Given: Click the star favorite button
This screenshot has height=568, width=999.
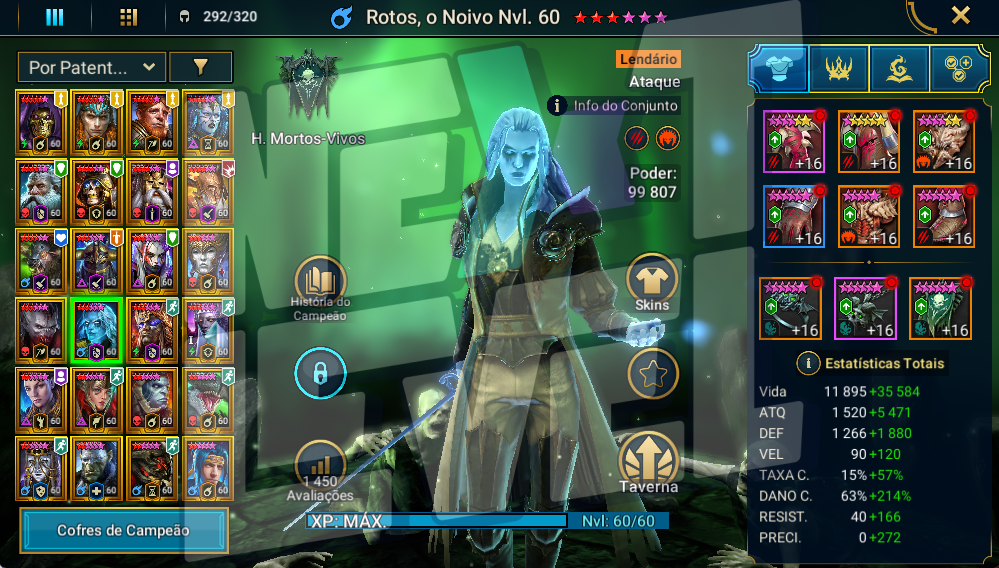Looking at the screenshot, I should (x=652, y=374).
